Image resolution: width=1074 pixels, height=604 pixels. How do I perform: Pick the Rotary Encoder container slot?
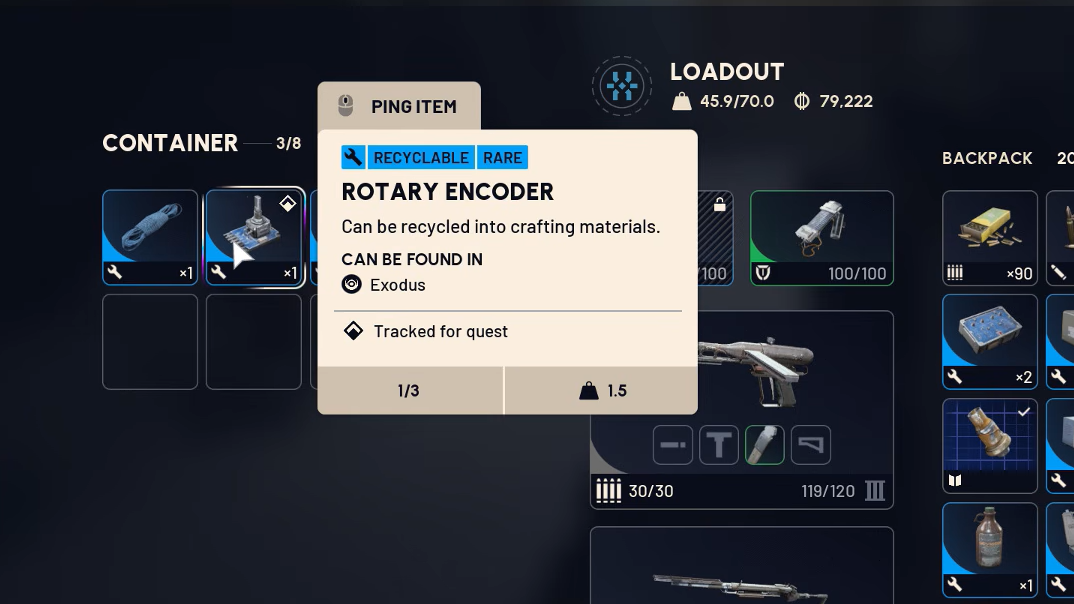pos(254,237)
